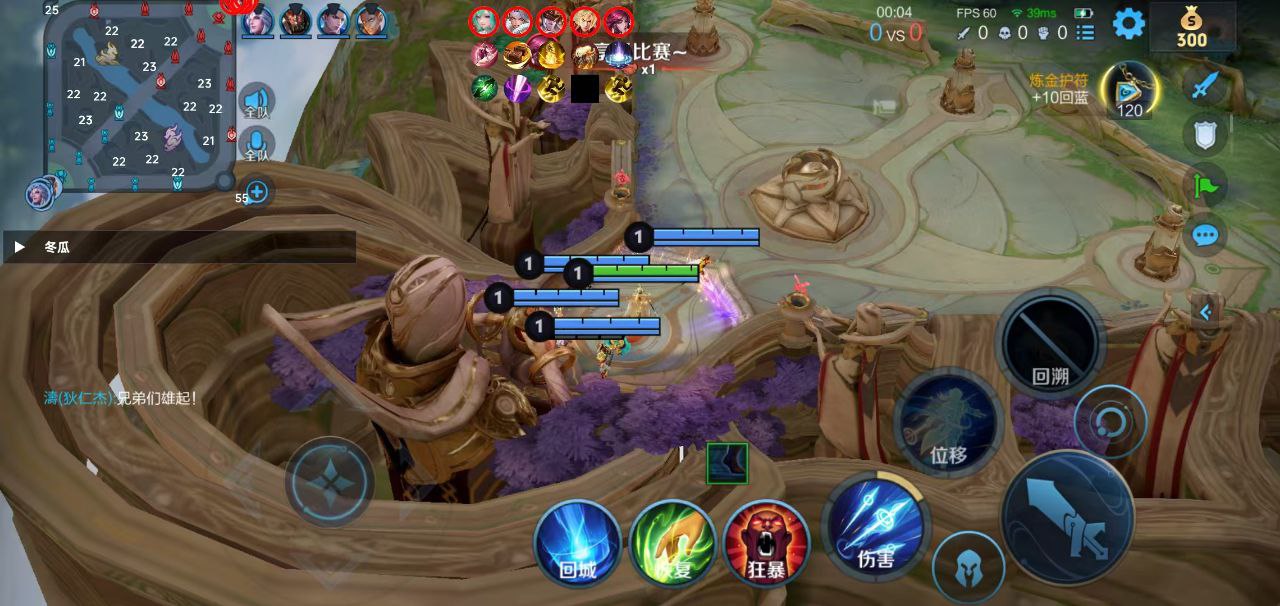
Task: Toggle the team speaker voice button
Action: 256,103
